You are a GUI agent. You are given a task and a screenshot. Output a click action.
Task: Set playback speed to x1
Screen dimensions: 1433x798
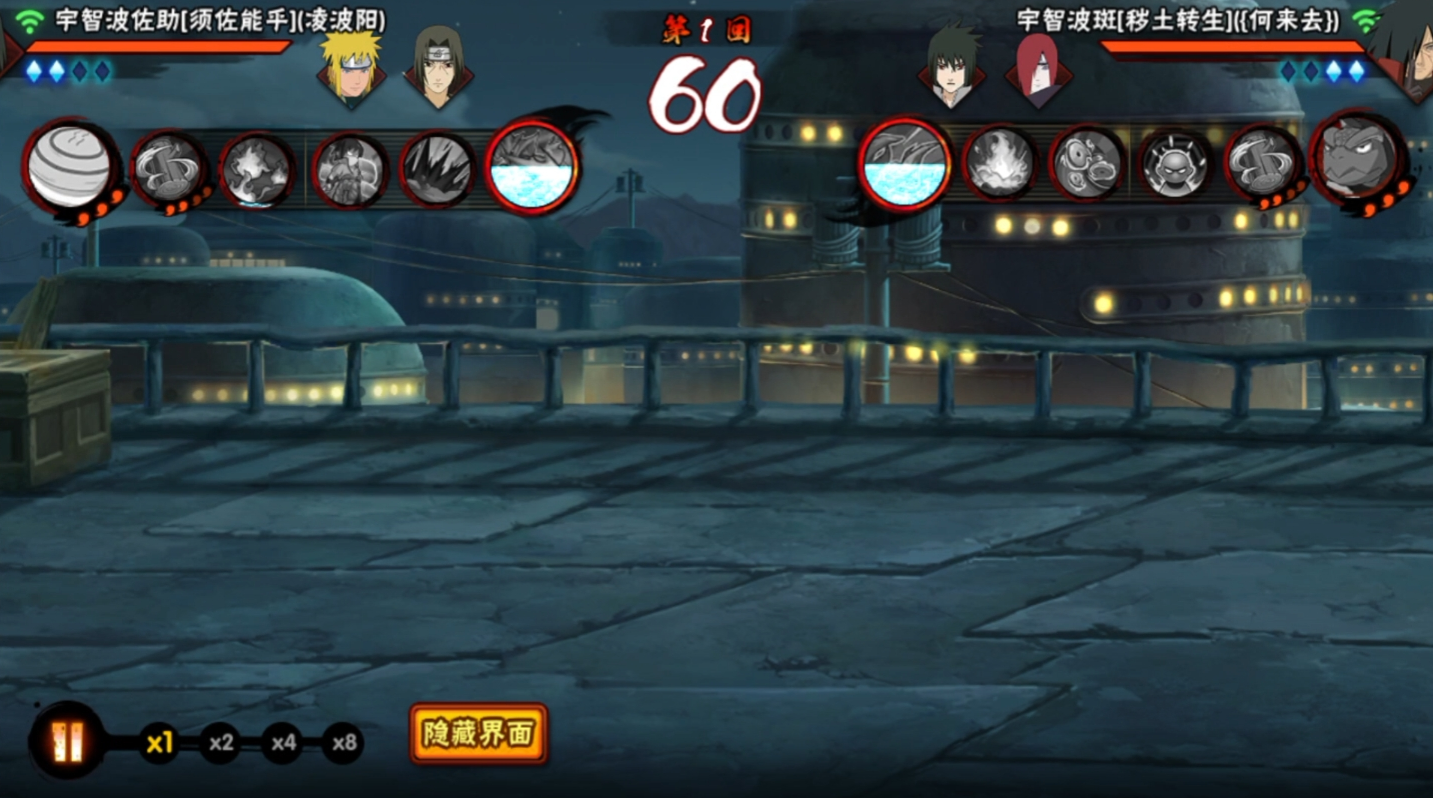pos(159,743)
